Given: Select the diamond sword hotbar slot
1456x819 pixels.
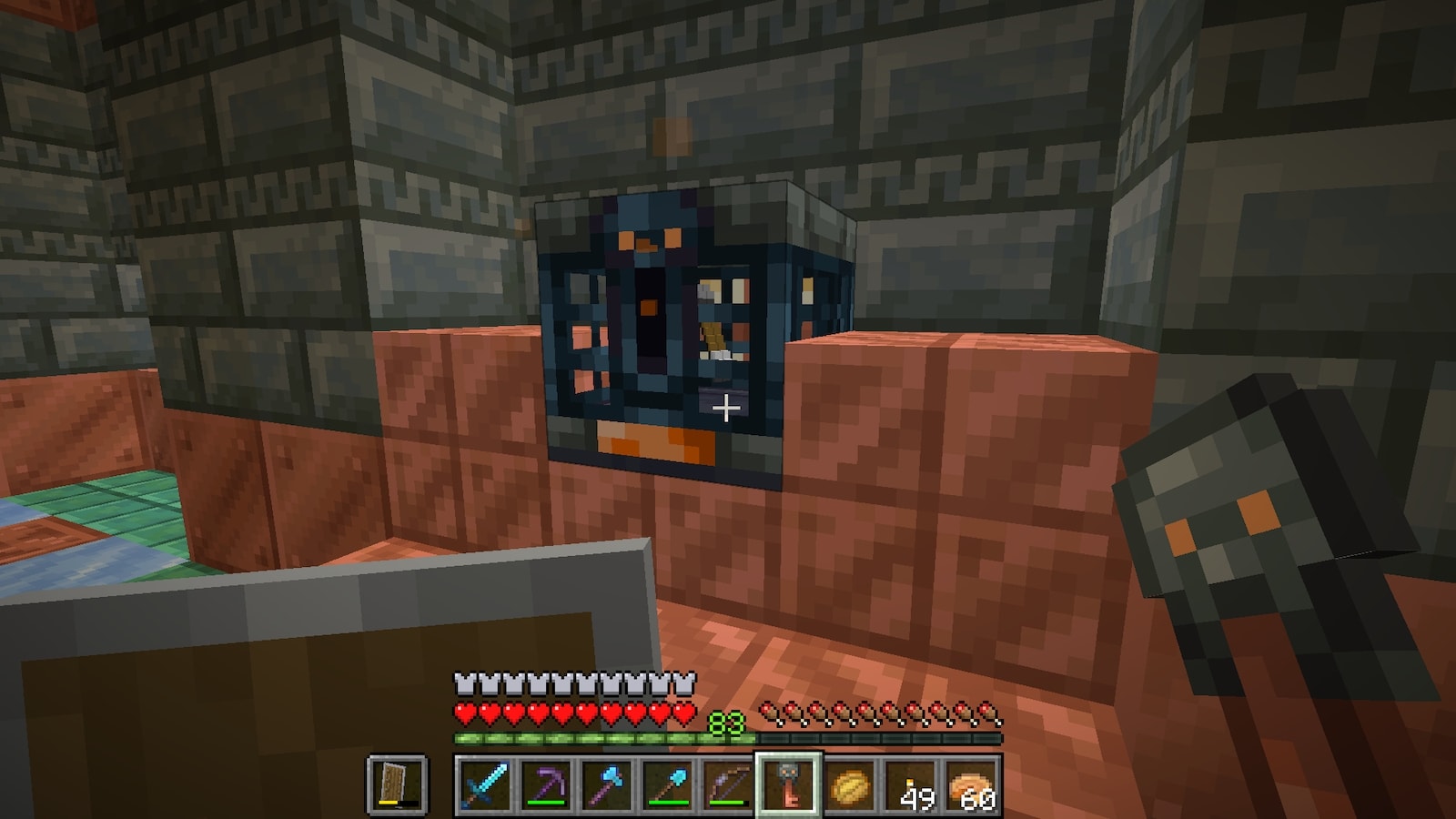Looking at the screenshot, I should [x=484, y=784].
